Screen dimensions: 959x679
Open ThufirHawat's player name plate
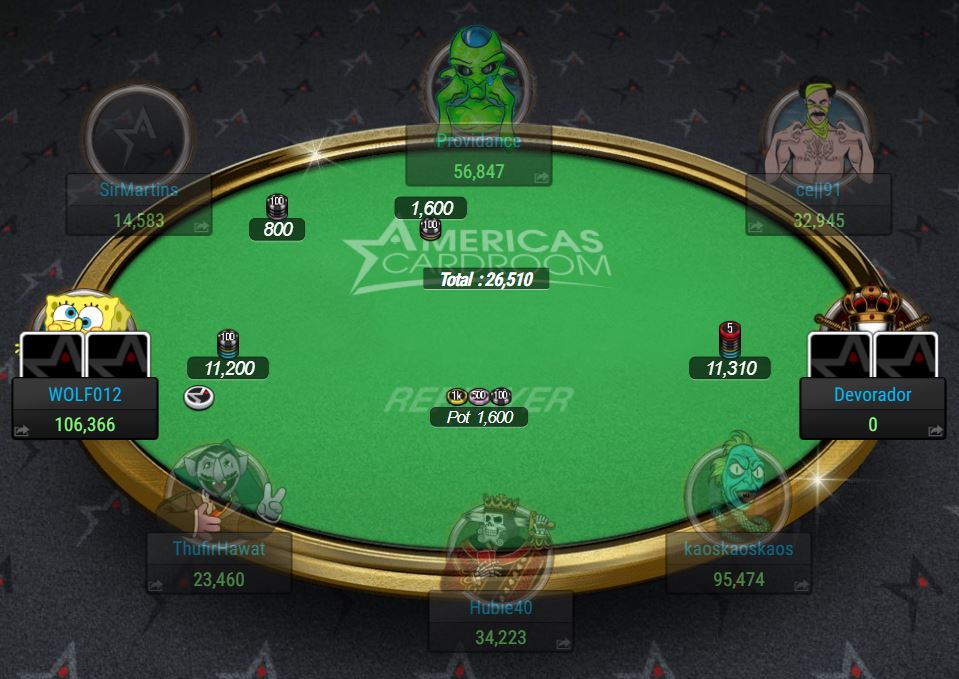pos(218,563)
